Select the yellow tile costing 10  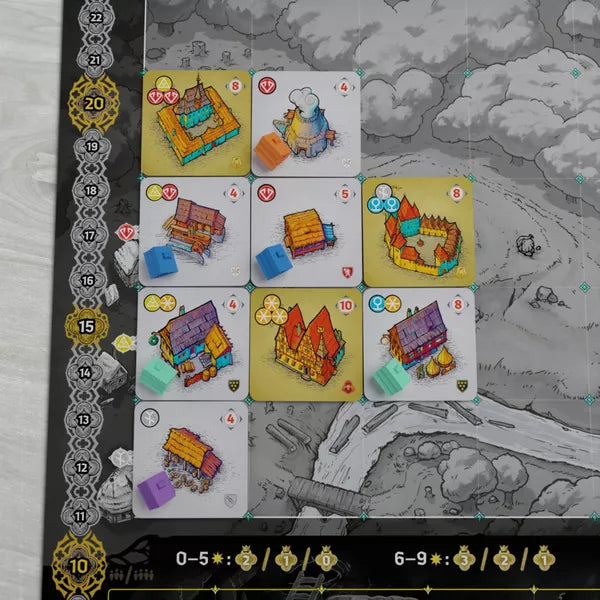[x=305, y=343]
